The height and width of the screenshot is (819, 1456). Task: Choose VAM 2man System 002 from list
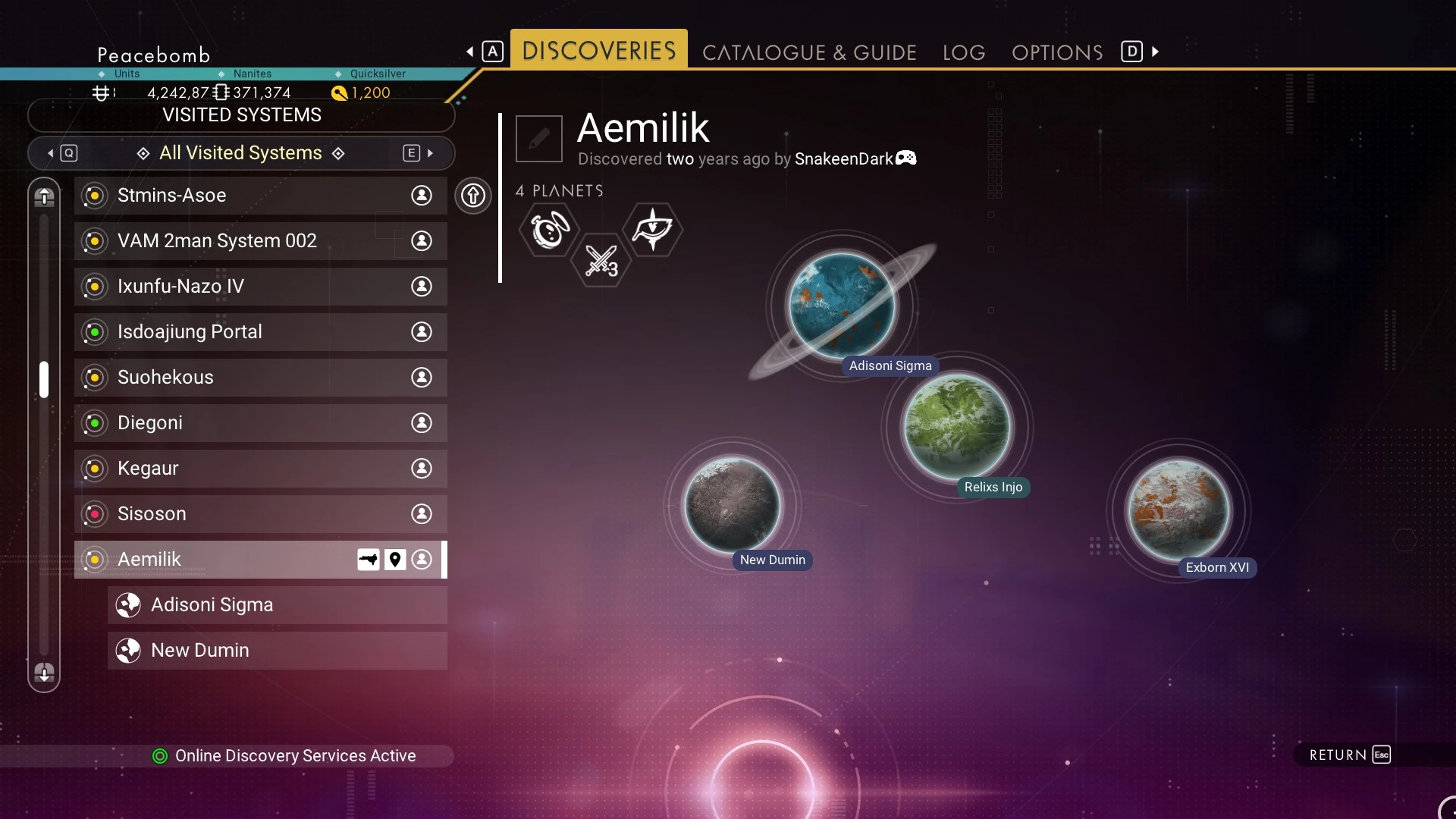pos(260,241)
